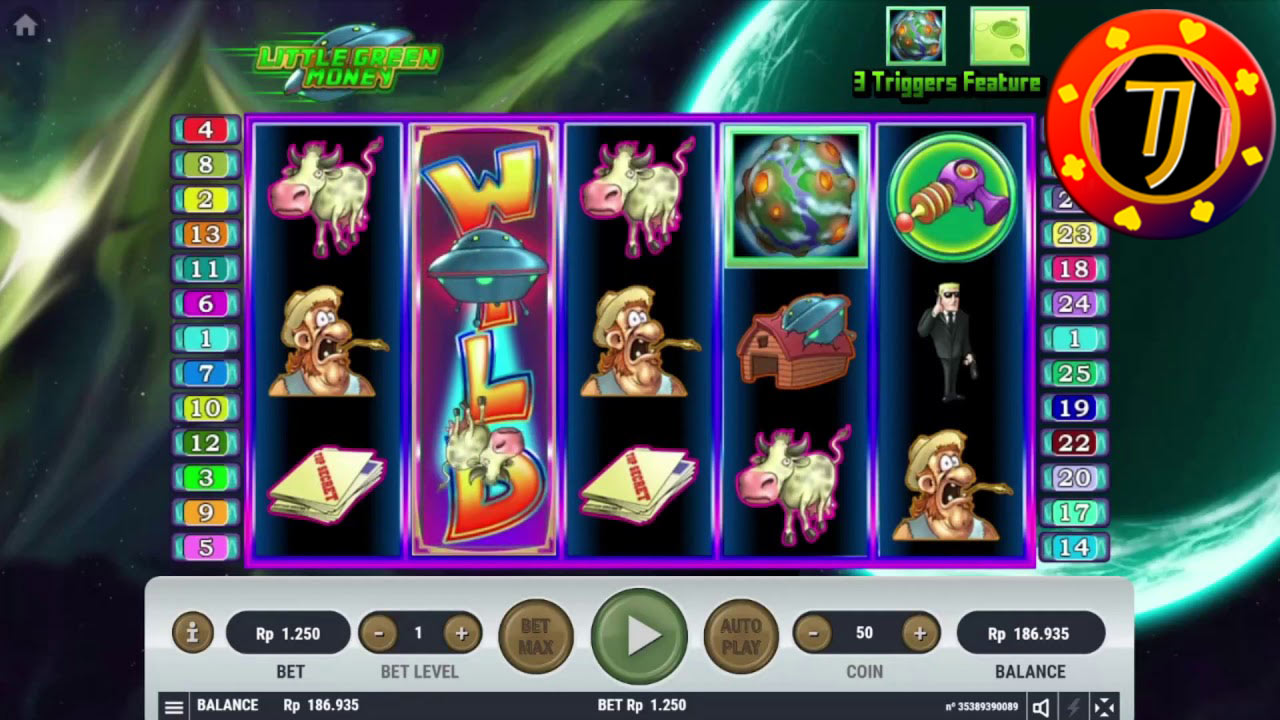Select paytable line 14 on the right

pos(1077,548)
